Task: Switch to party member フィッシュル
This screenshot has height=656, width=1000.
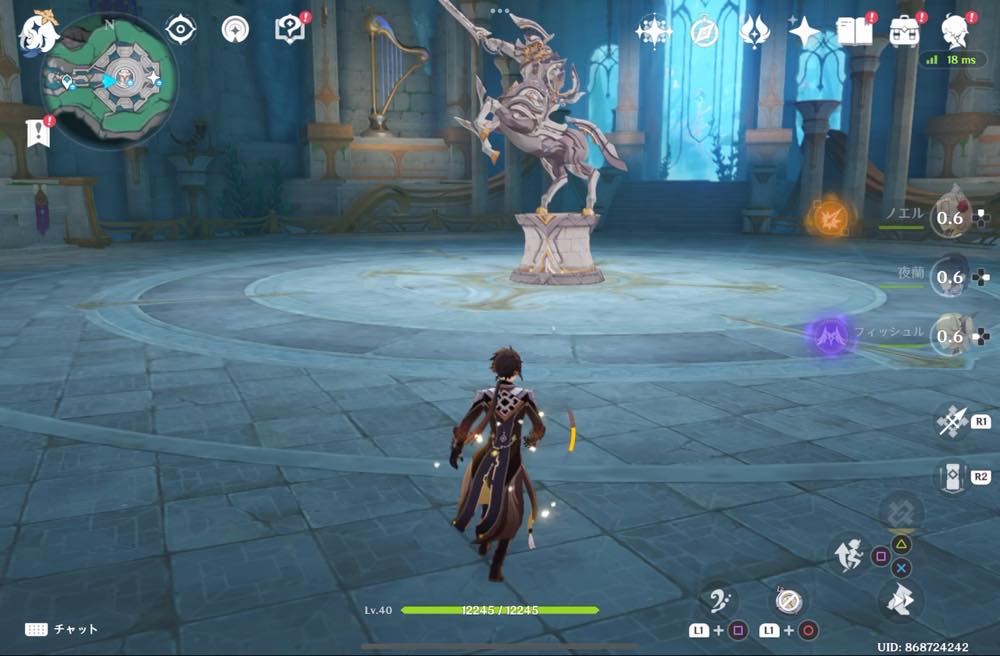Action: click(950, 335)
